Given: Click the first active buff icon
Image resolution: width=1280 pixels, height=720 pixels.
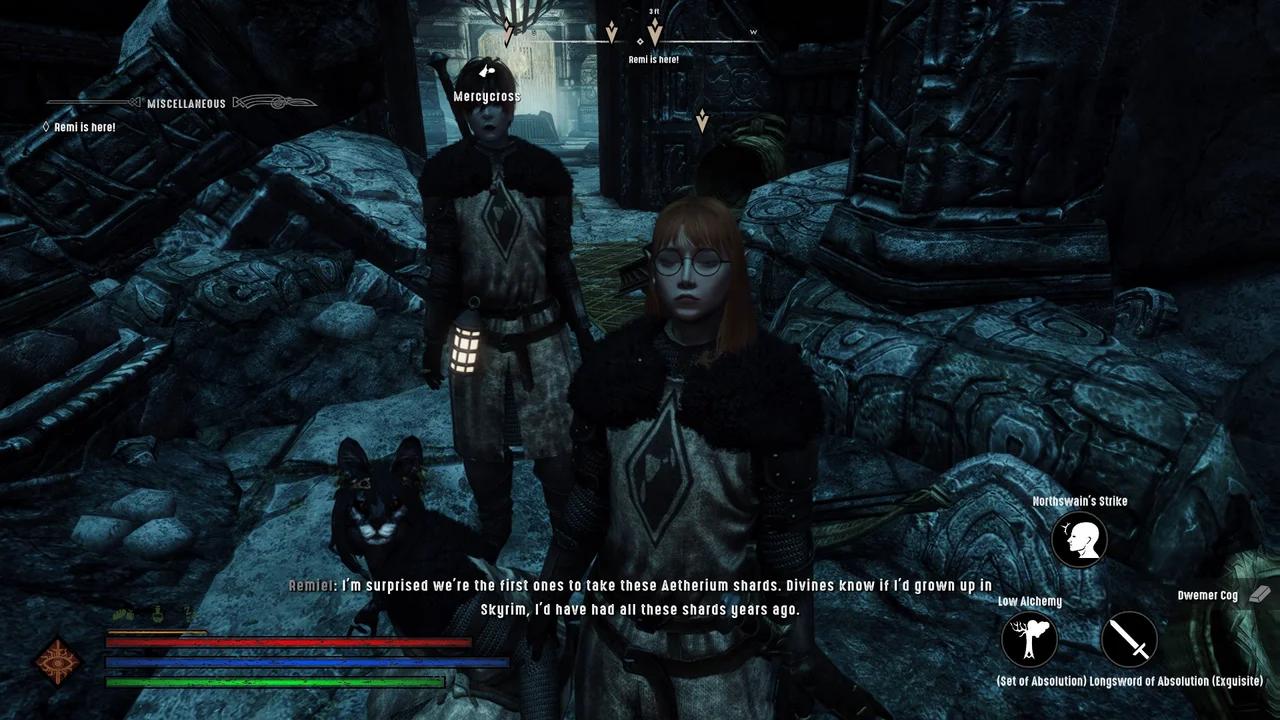Looking at the screenshot, I should (121, 614).
